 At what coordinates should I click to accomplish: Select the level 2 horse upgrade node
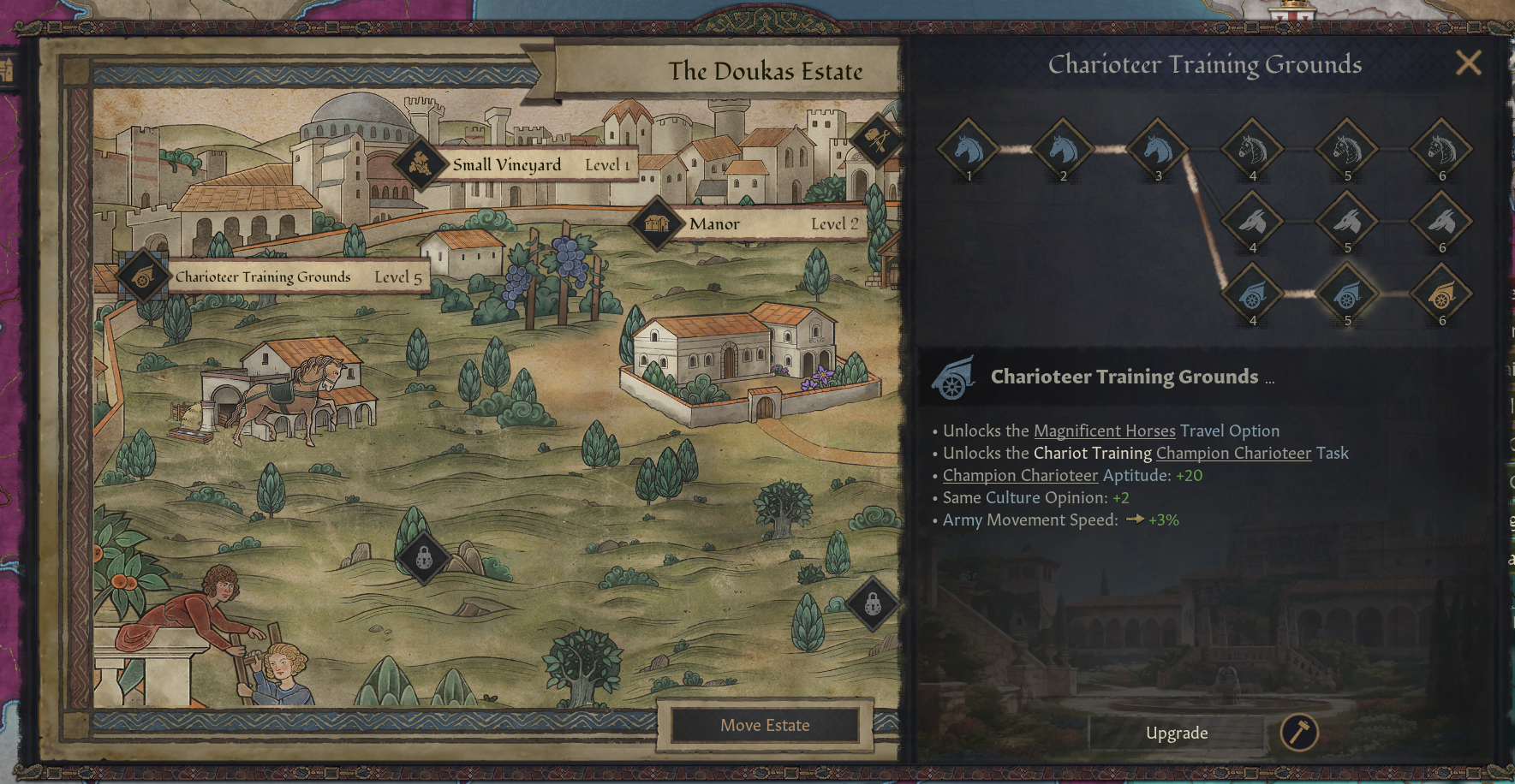pyautogui.click(x=1063, y=149)
